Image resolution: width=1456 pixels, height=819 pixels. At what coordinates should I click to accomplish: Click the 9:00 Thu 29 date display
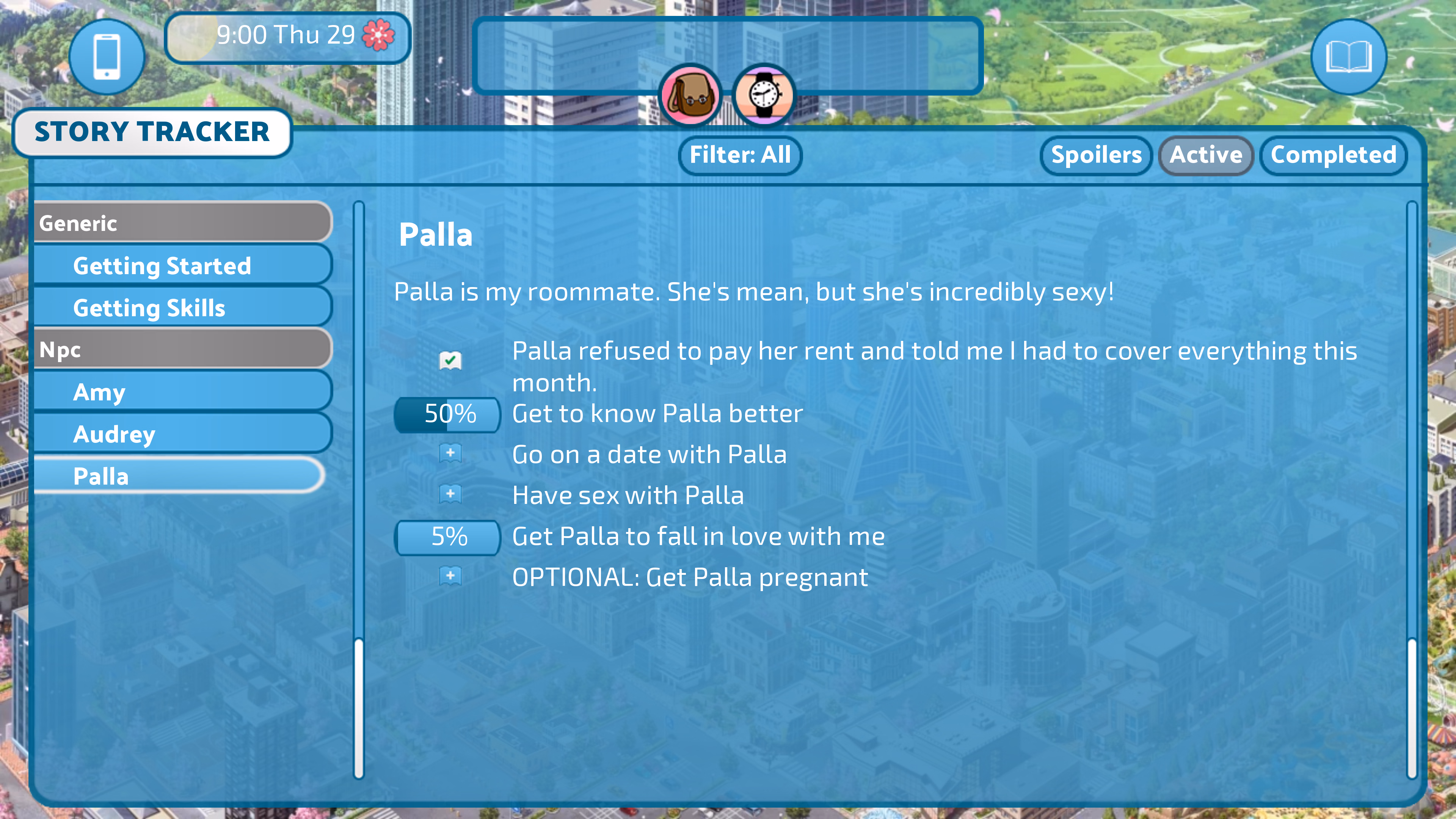(287, 36)
